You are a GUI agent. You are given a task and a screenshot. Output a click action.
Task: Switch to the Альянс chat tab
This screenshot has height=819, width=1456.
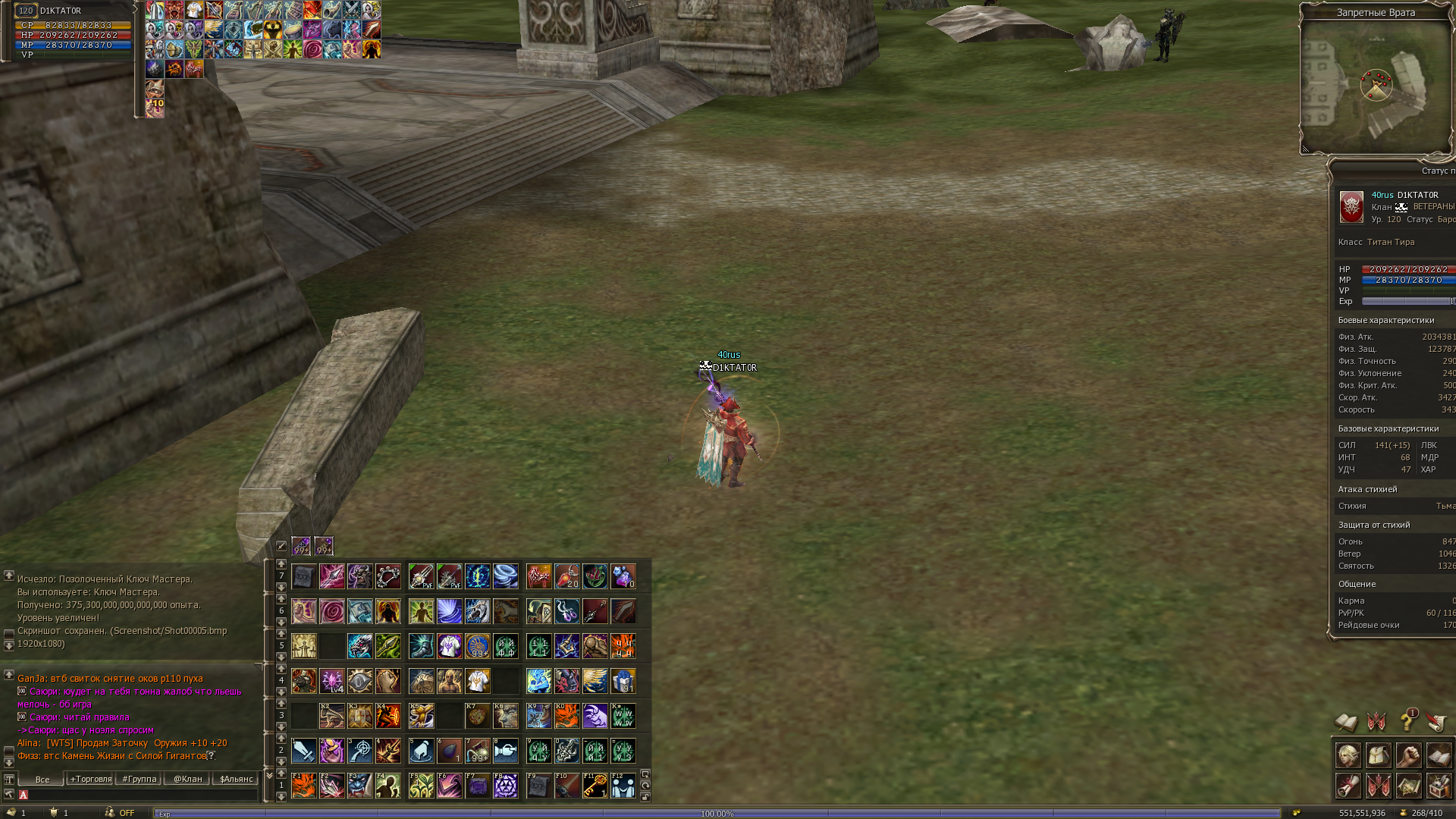click(x=236, y=779)
